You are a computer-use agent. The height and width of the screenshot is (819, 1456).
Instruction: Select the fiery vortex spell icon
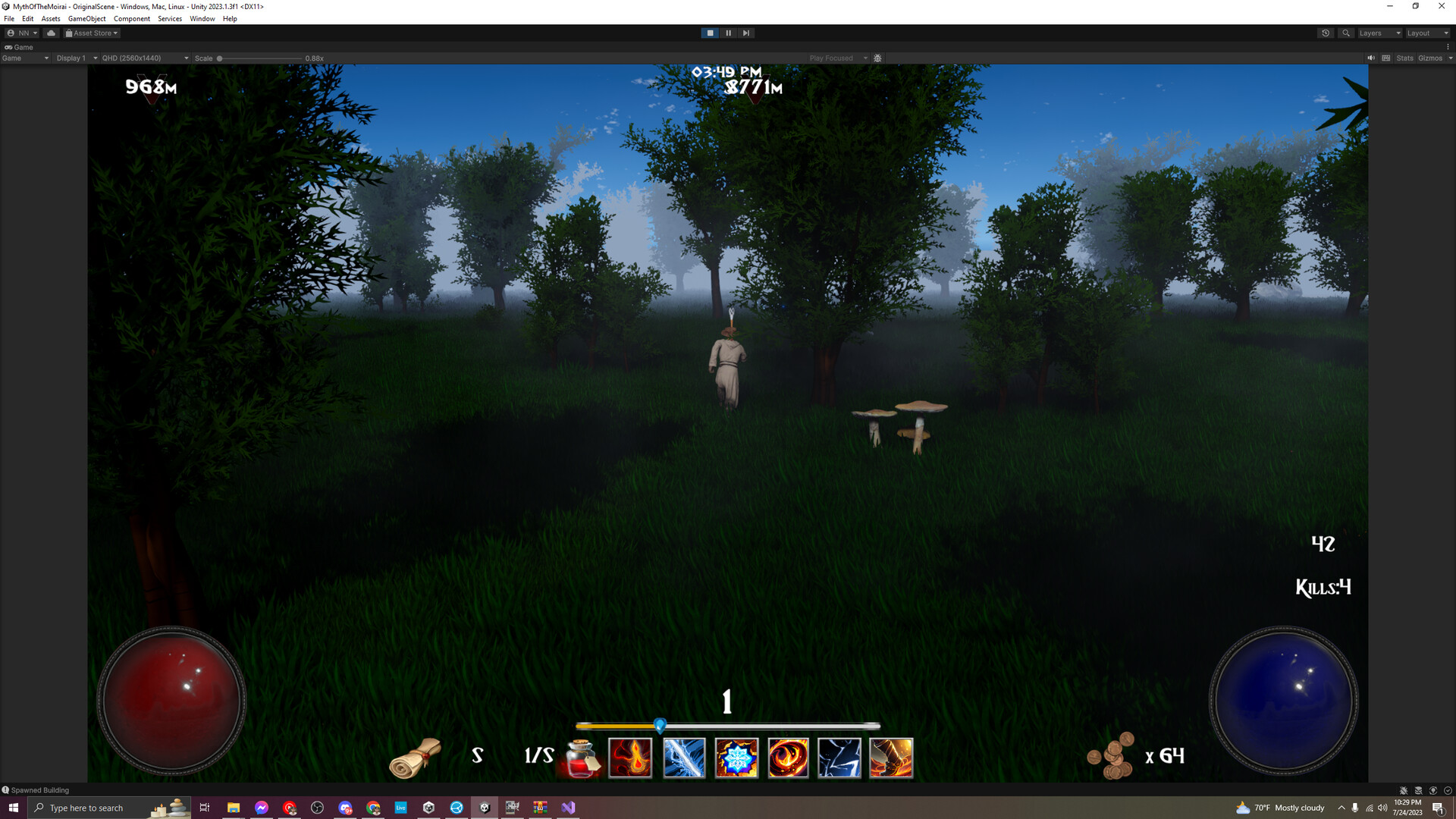[788, 758]
